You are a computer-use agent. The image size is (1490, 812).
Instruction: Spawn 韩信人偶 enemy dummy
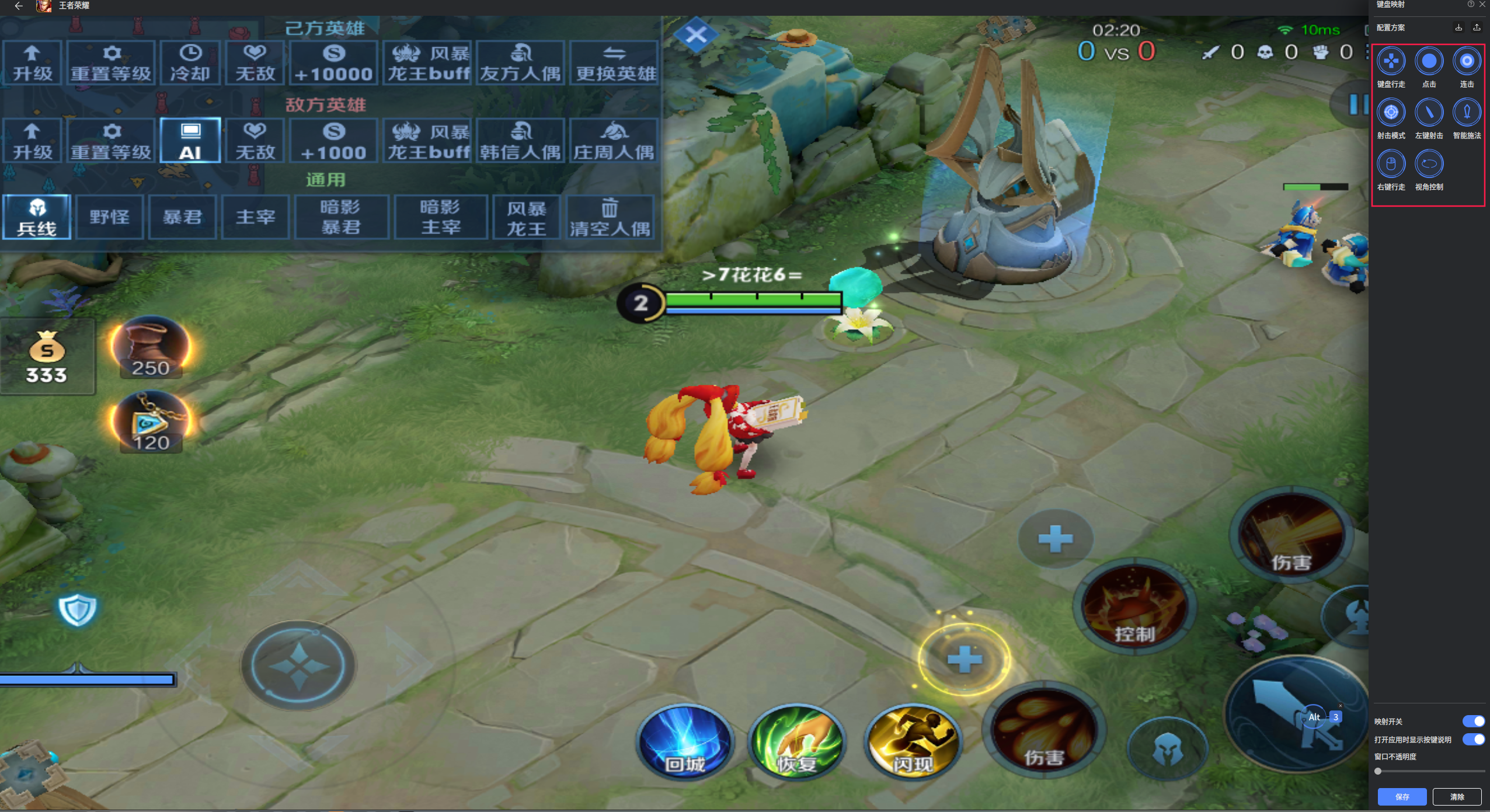(x=520, y=141)
